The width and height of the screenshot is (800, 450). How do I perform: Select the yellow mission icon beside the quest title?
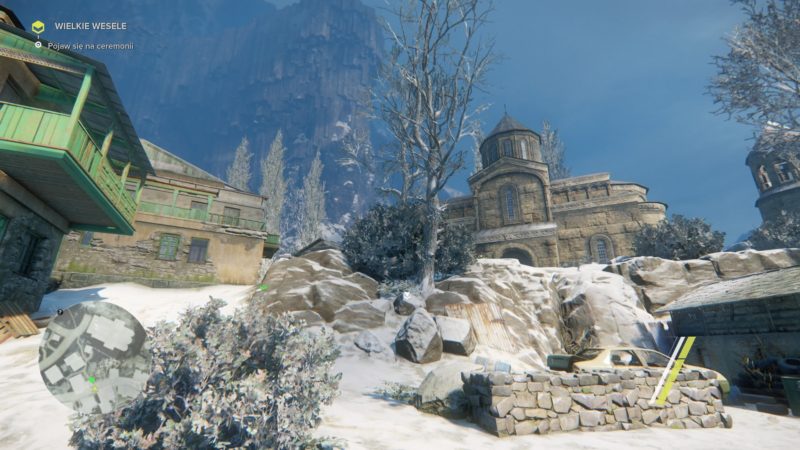tap(38, 27)
